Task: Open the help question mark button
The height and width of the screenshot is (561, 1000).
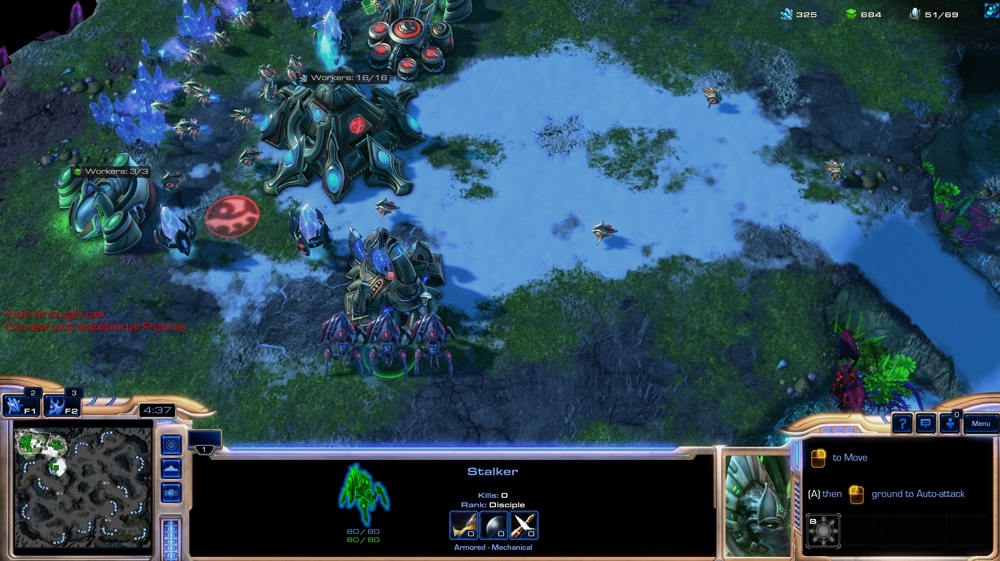Action: [902, 424]
